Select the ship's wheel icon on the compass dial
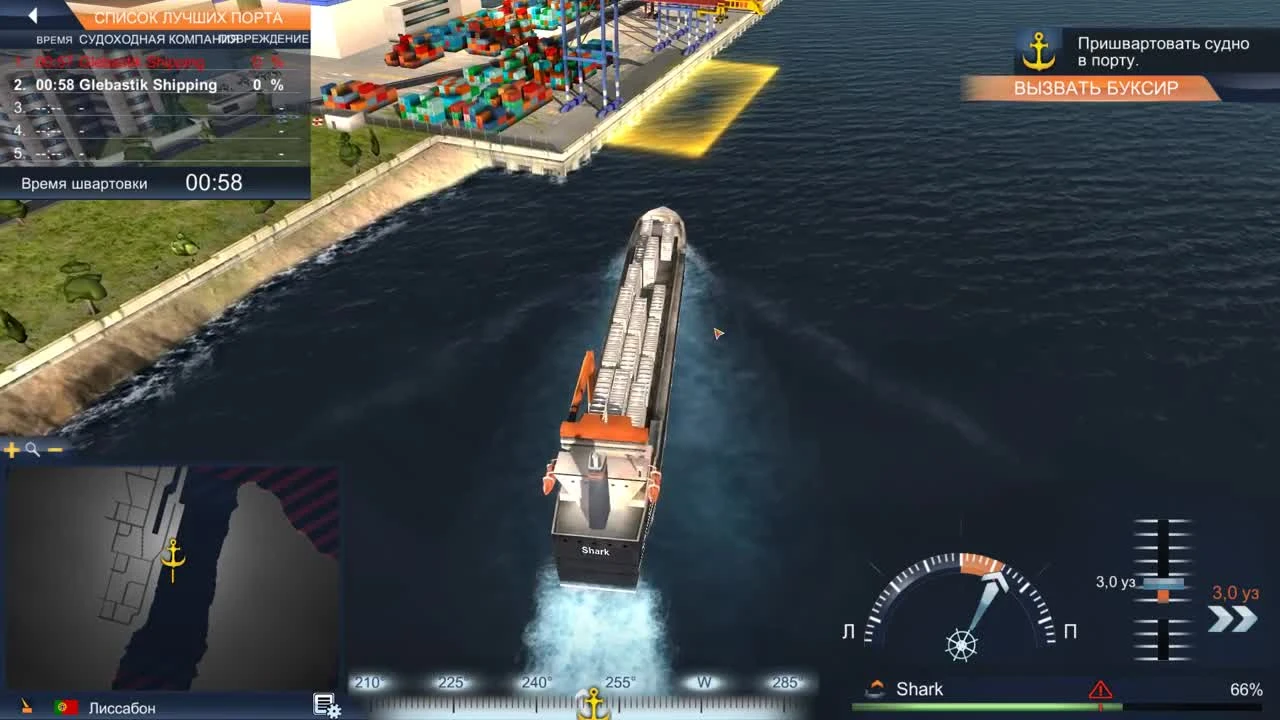Viewport: 1280px width, 720px height. pos(960,645)
